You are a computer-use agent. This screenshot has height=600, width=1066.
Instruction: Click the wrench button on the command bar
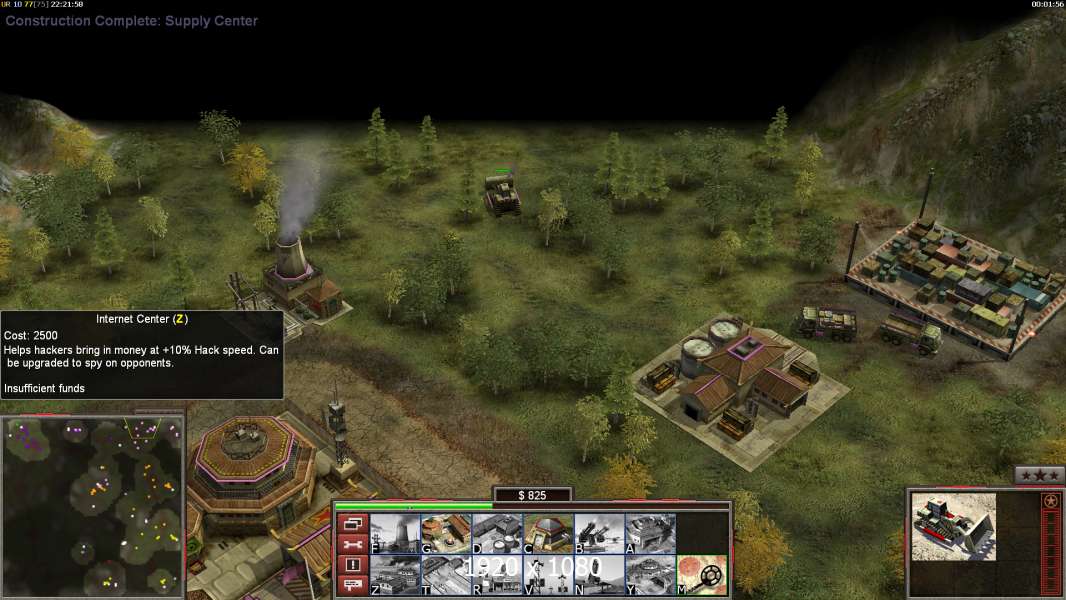pyautogui.click(x=352, y=544)
